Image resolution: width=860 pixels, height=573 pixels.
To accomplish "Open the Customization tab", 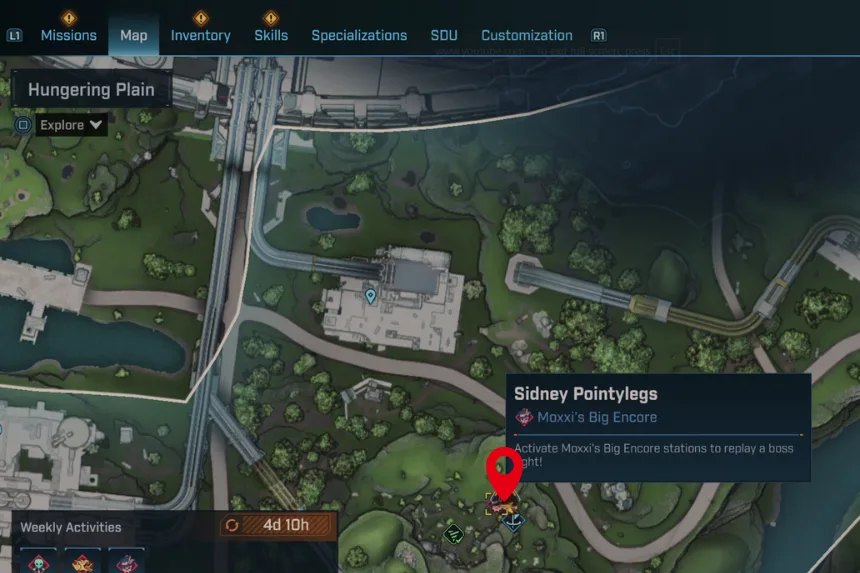I will (x=527, y=35).
